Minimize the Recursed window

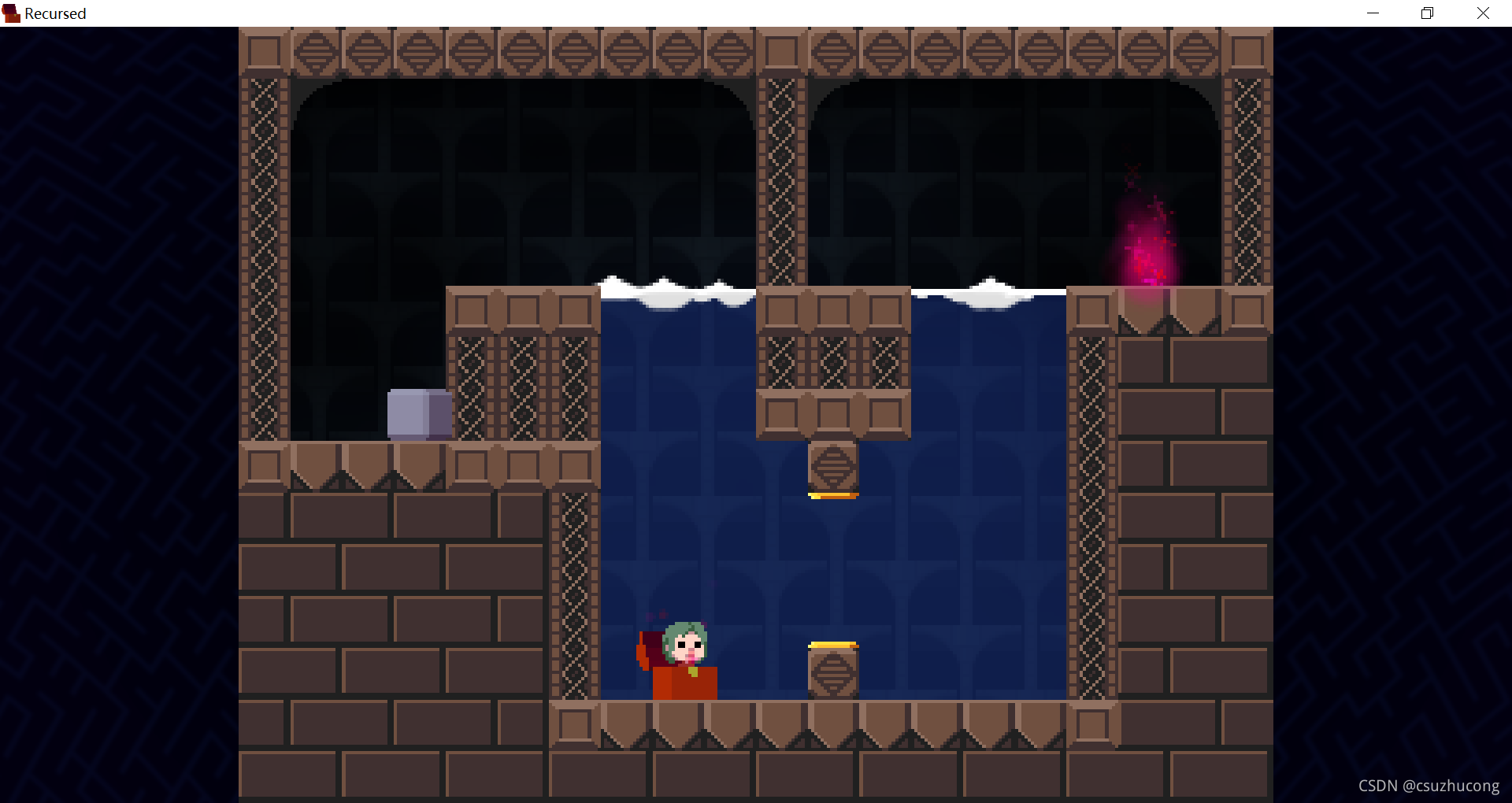[x=1373, y=13]
